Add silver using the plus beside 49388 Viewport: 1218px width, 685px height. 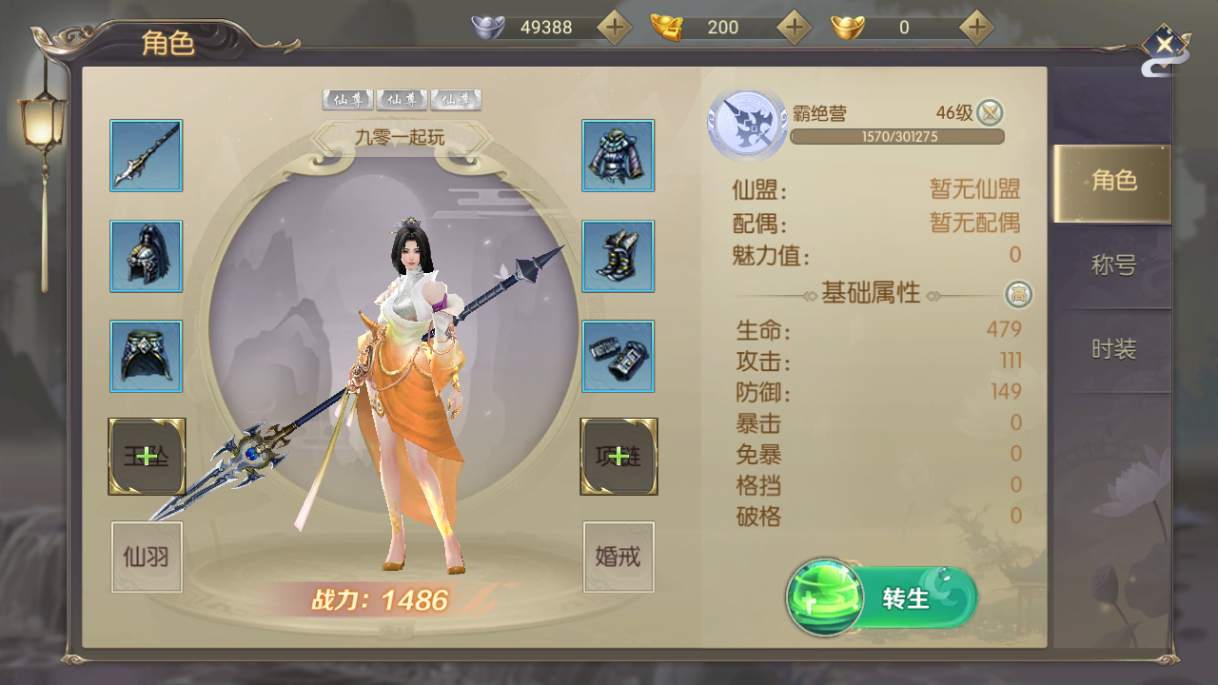tap(614, 27)
